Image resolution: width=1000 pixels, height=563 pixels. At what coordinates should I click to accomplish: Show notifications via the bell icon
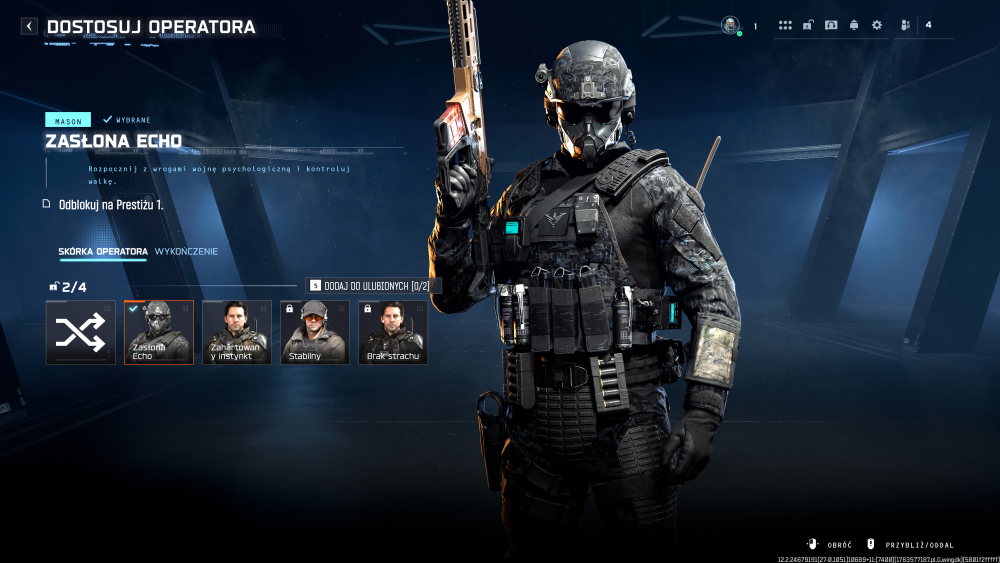click(854, 25)
